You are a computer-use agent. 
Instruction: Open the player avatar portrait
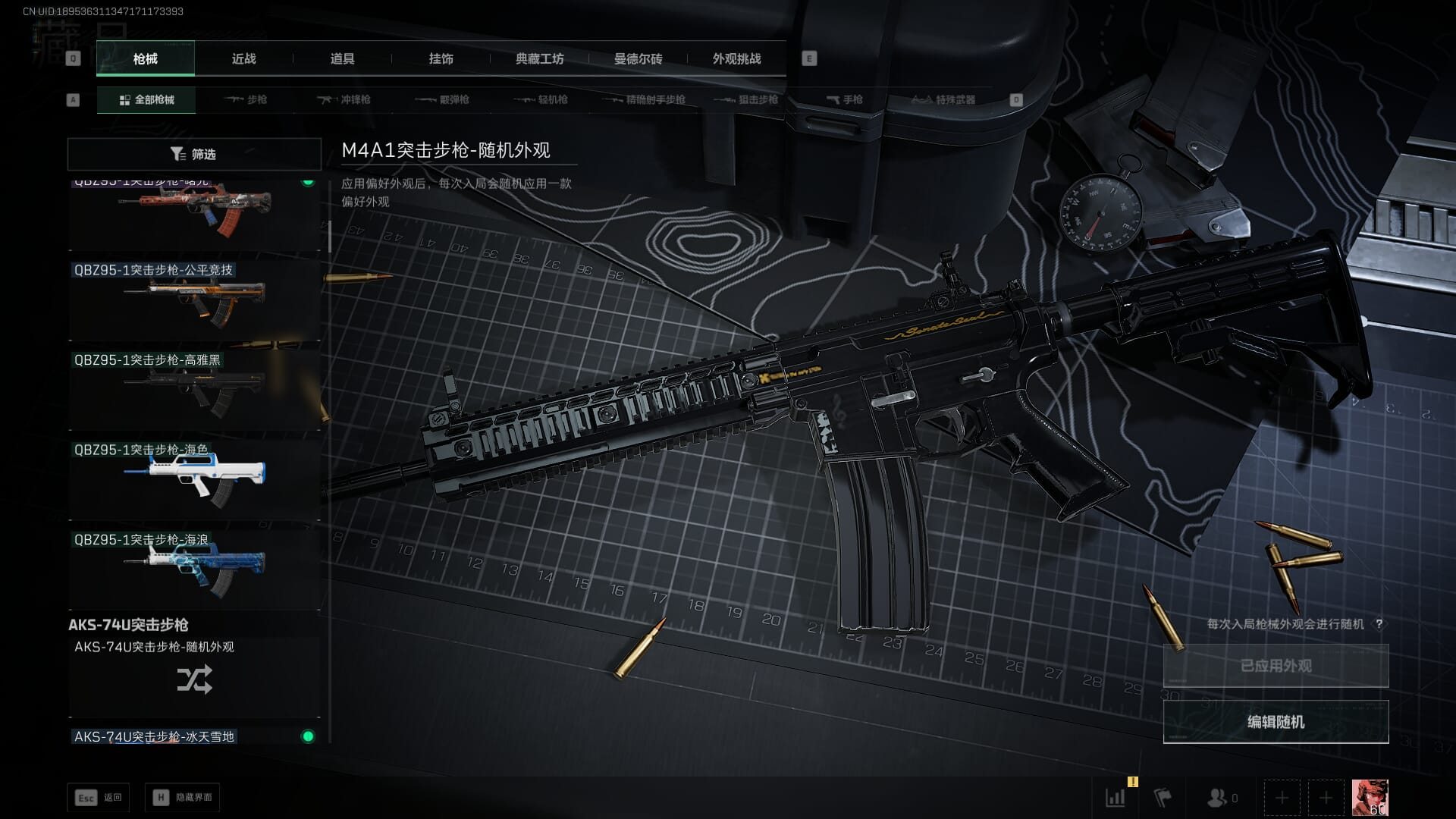1370,797
